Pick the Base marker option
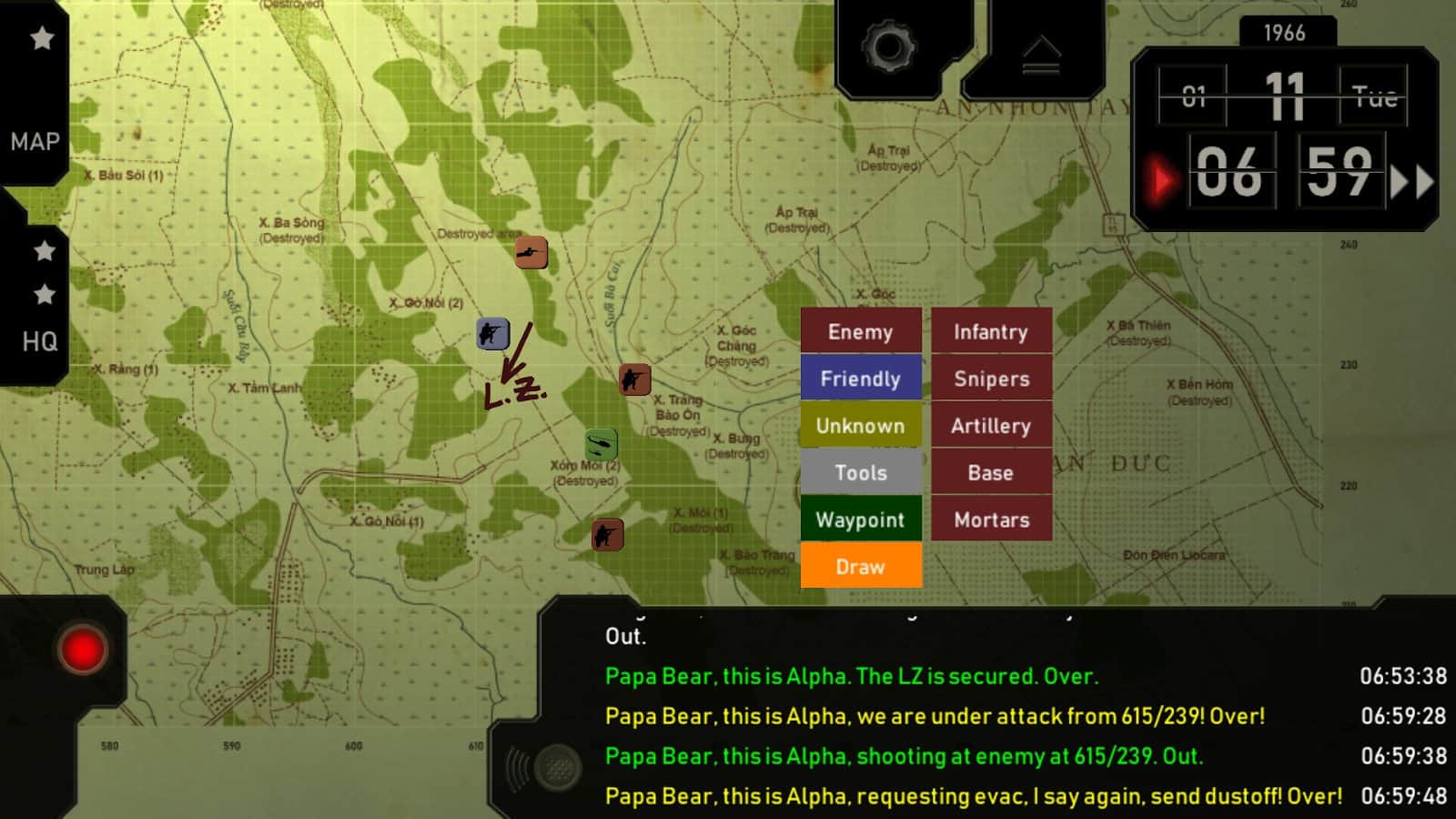Image resolution: width=1456 pixels, height=819 pixels. (991, 473)
